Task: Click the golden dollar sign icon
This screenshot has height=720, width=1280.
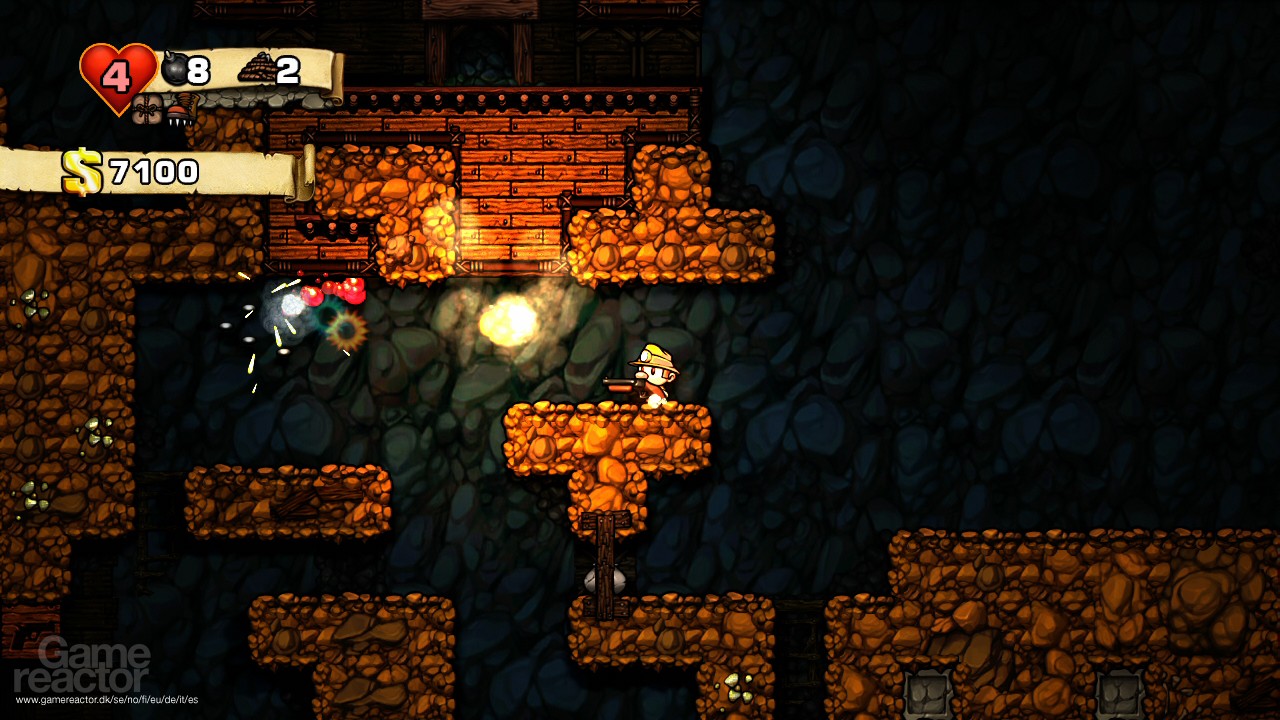Action: pos(83,171)
